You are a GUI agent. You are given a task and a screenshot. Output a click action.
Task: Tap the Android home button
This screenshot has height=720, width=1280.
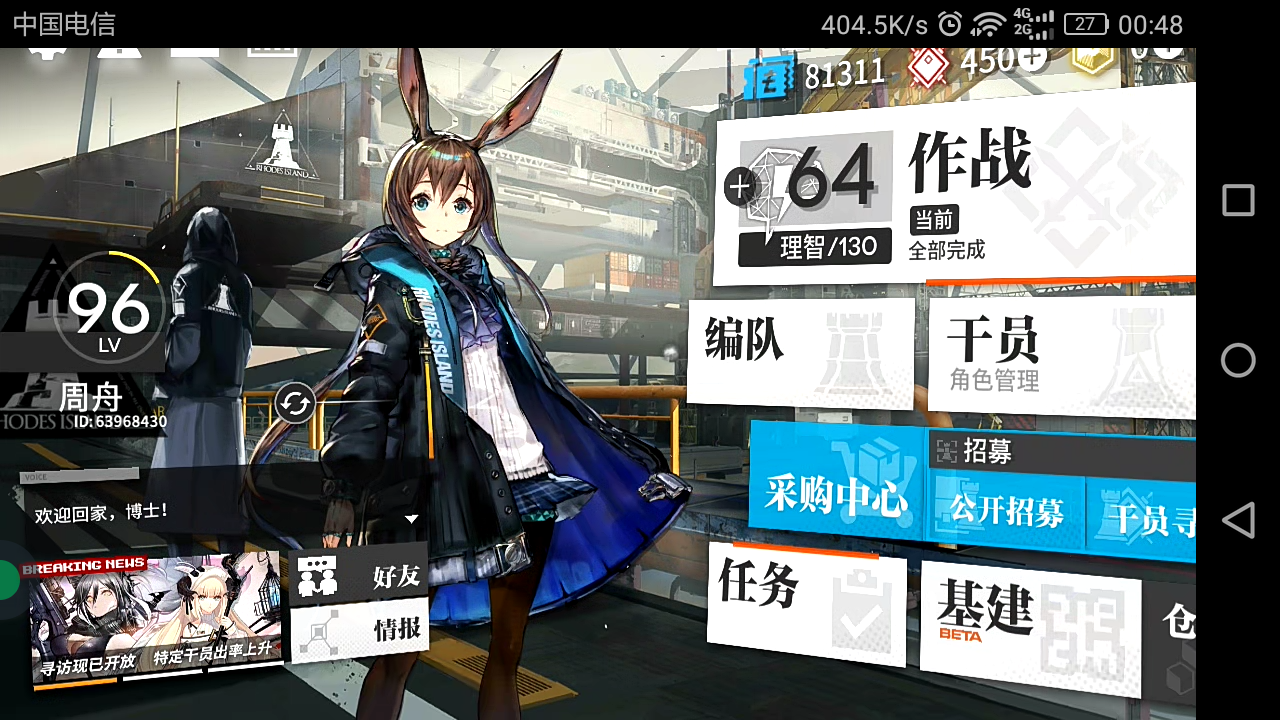(x=1238, y=360)
